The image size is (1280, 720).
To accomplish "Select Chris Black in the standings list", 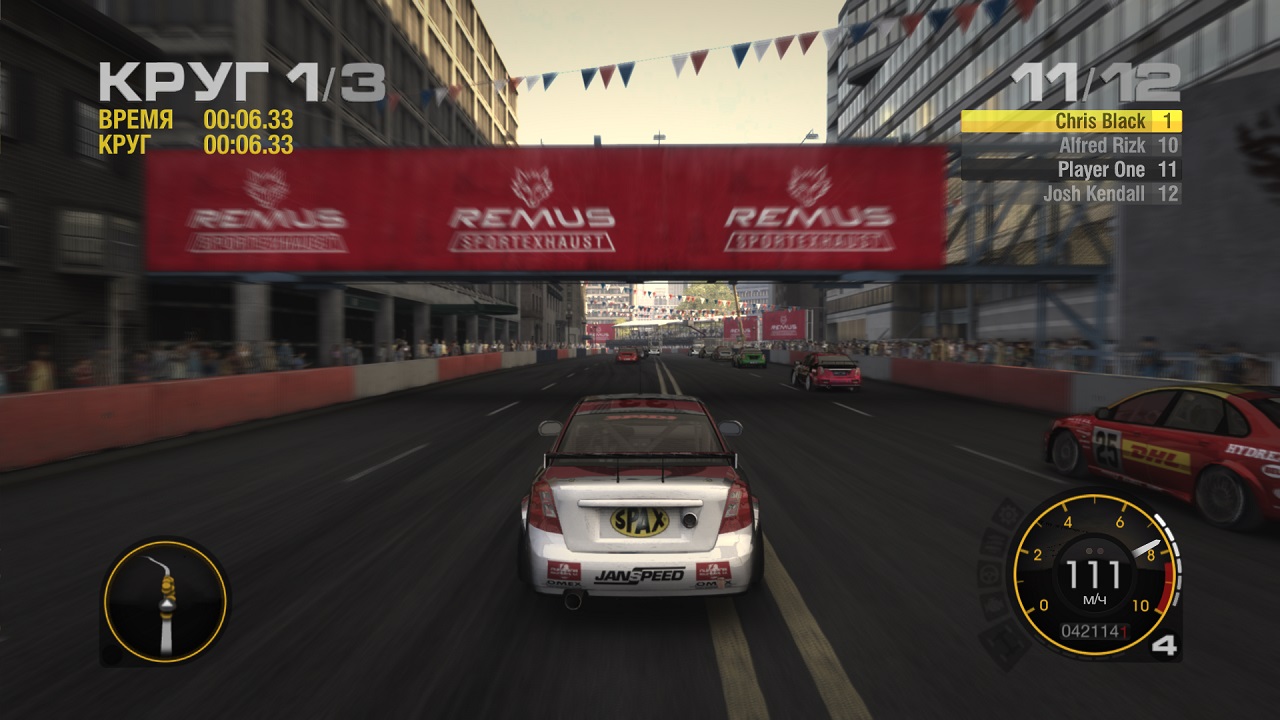I will click(x=1071, y=122).
